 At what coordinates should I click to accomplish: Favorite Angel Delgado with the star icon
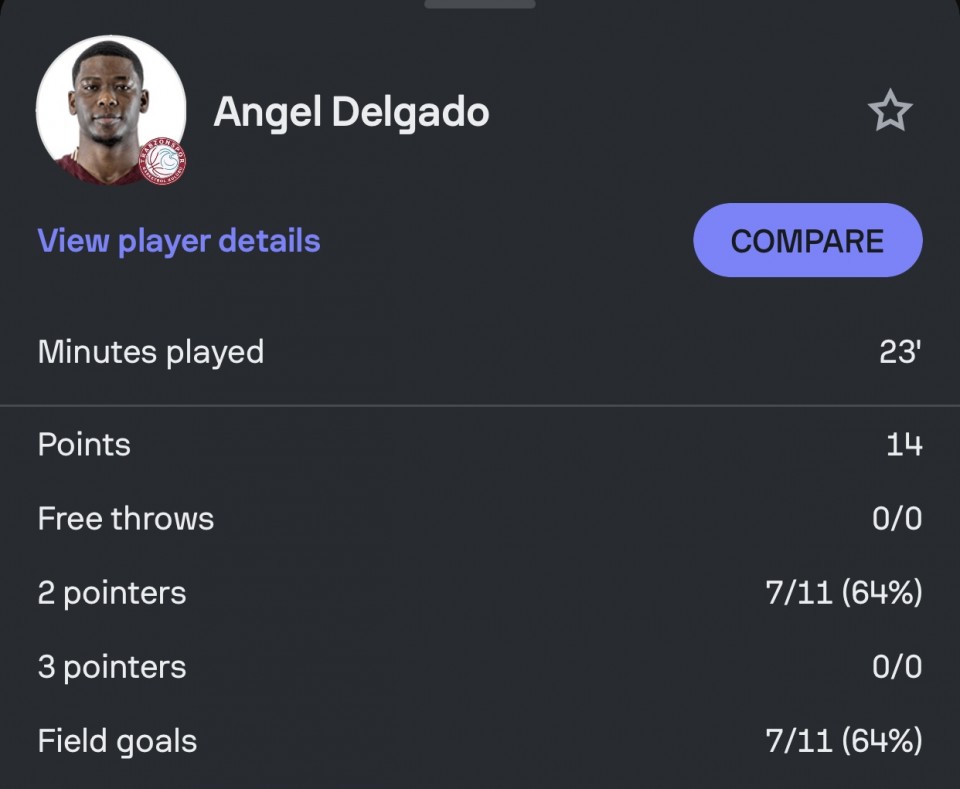coord(889,112)
